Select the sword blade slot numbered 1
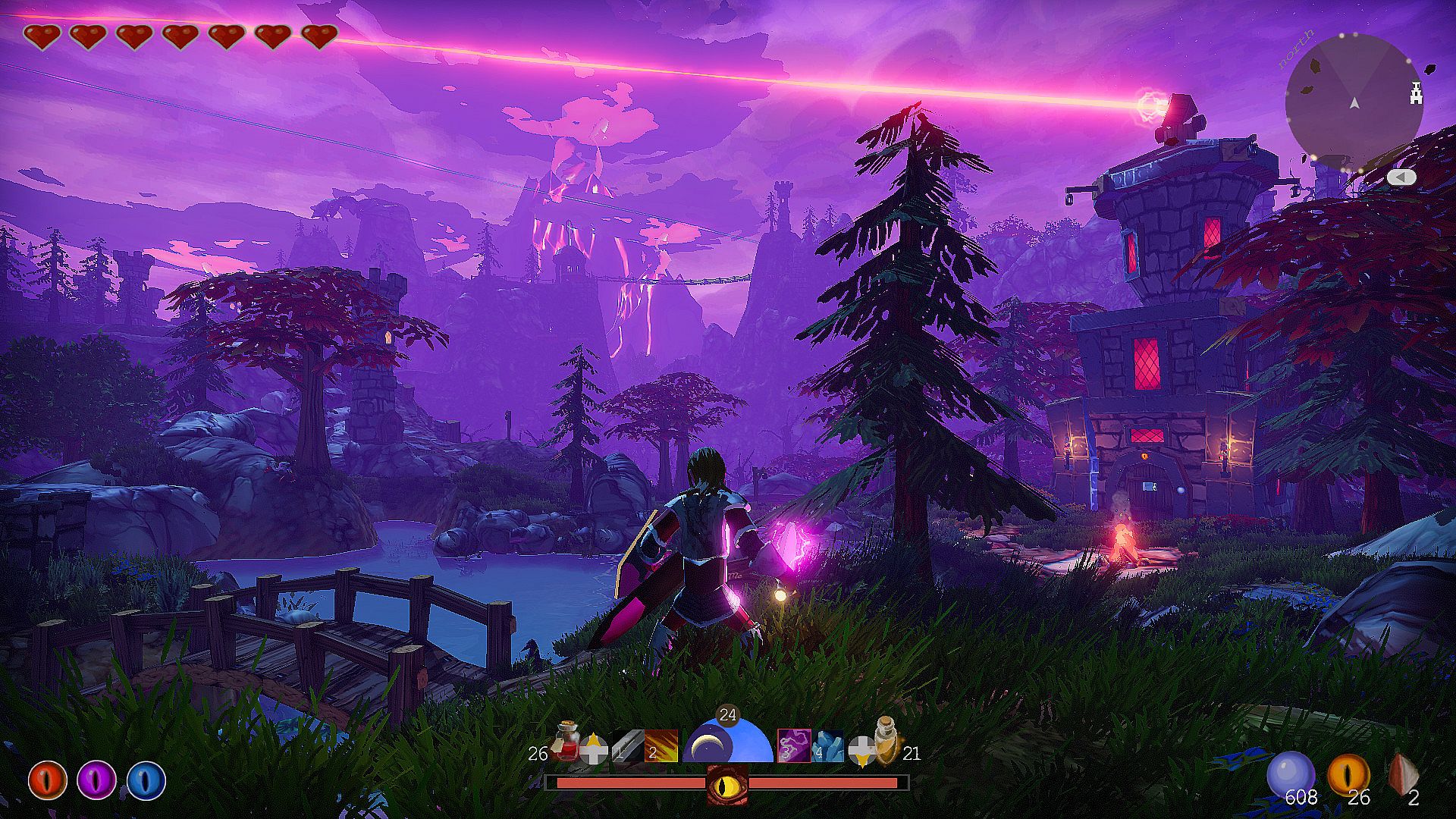The height and width of the screenshot is (819, 1456). [x=626, y=745]
